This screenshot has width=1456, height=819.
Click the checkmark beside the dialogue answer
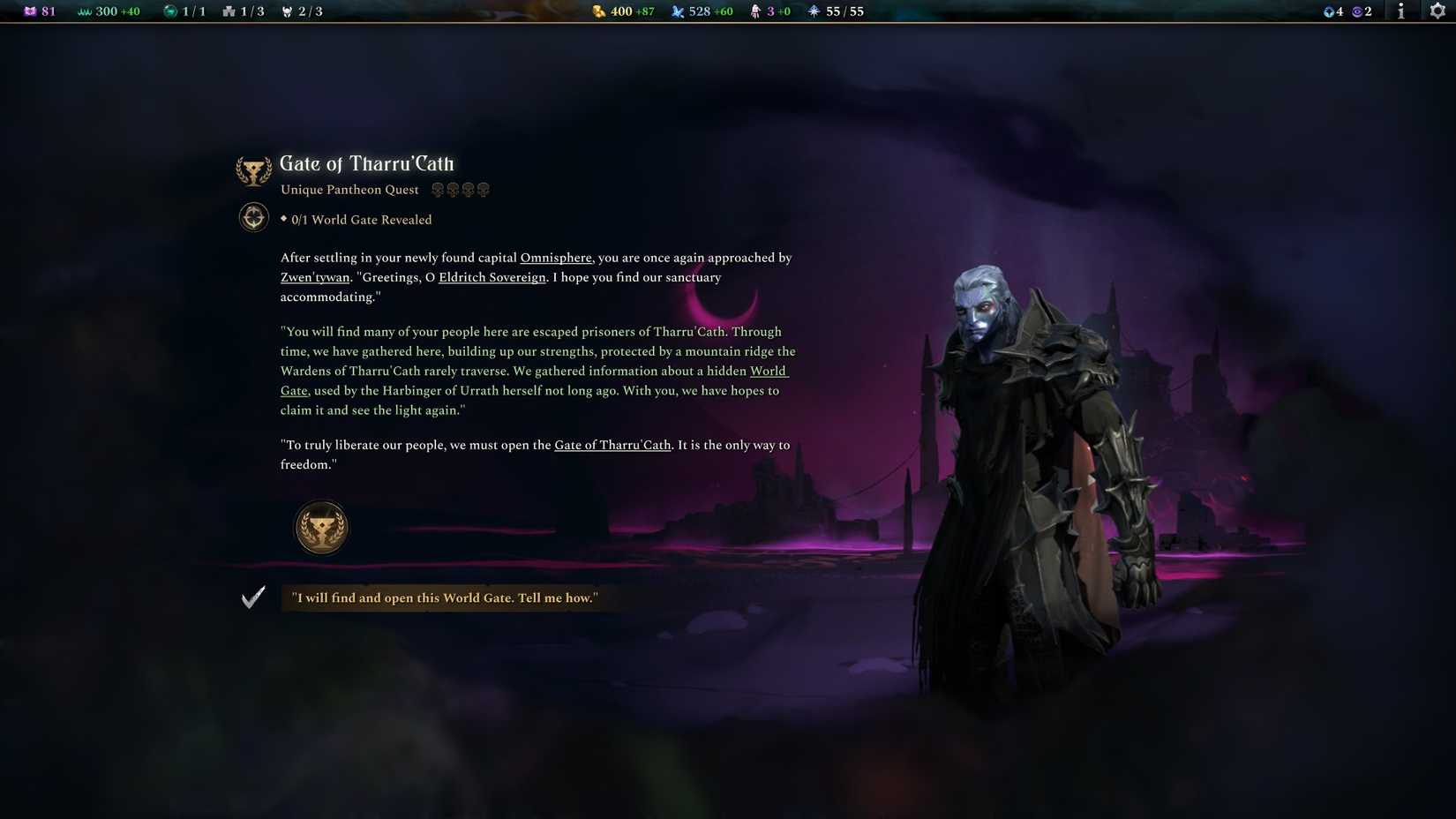[252, 597]
